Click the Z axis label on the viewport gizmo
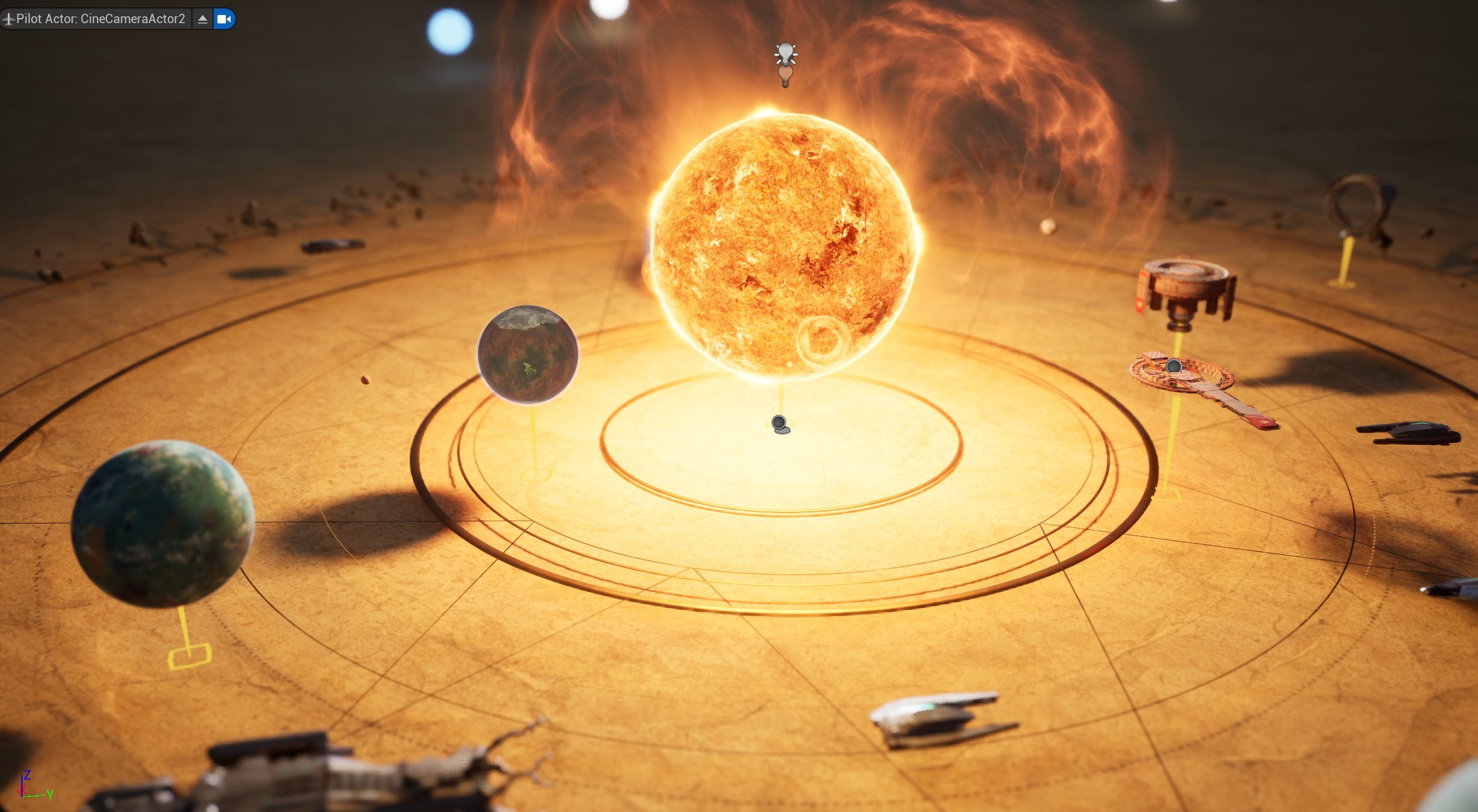Screen dimensions: 1478x812 (x=28, y=774)
